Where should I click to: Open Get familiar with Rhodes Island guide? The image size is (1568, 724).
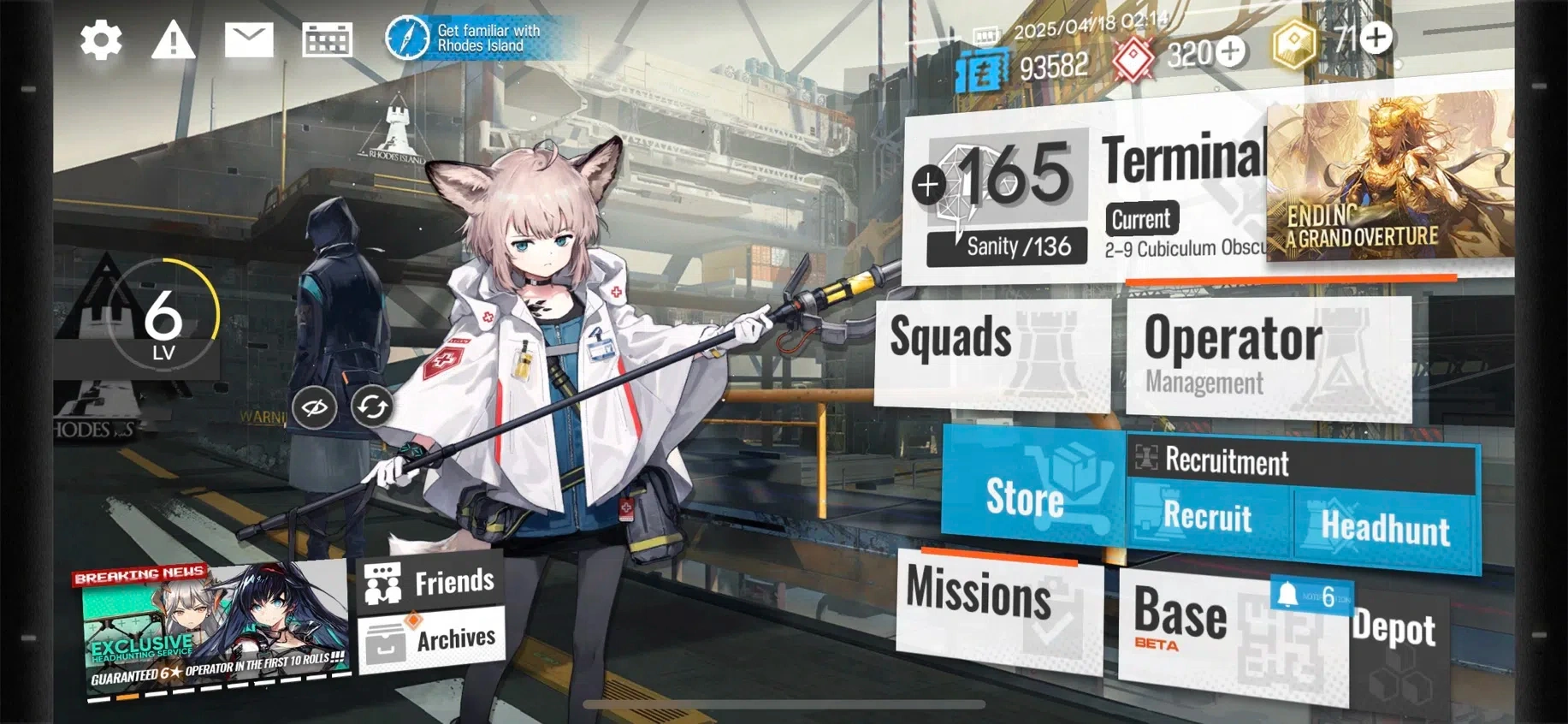pyautogui.click(x=466, y=38)
